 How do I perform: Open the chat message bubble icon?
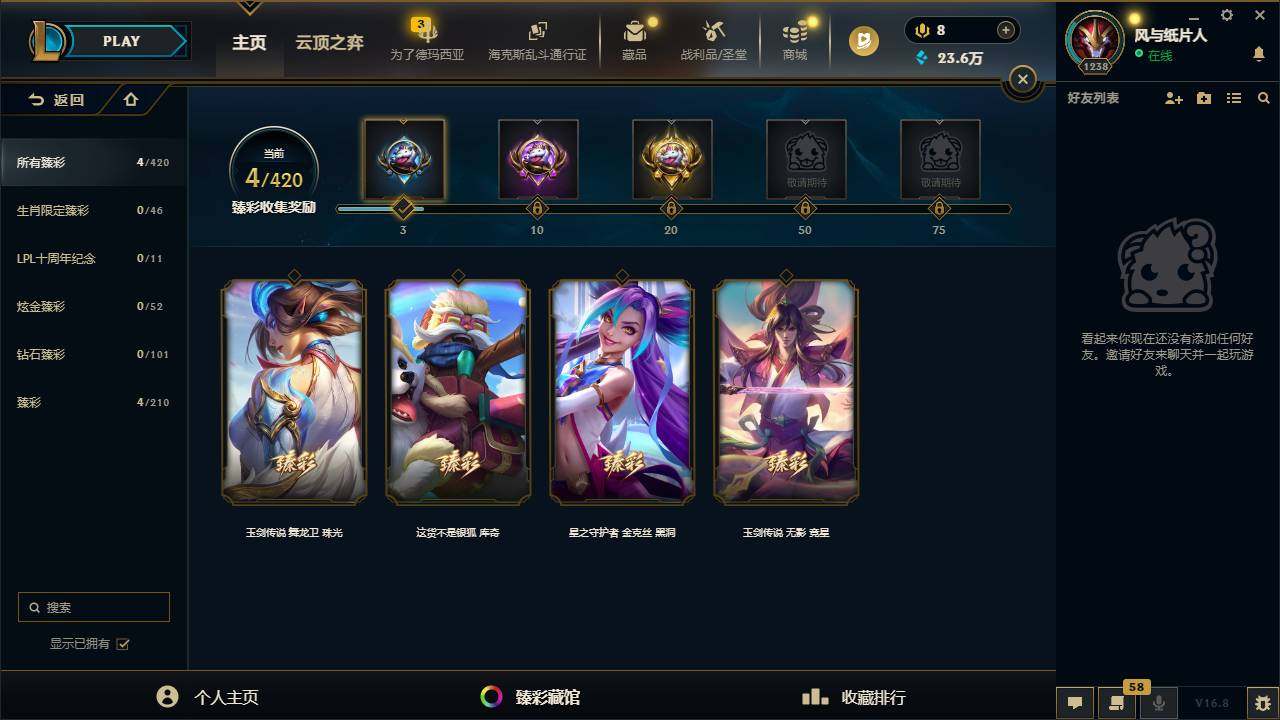pos(1075,703)
